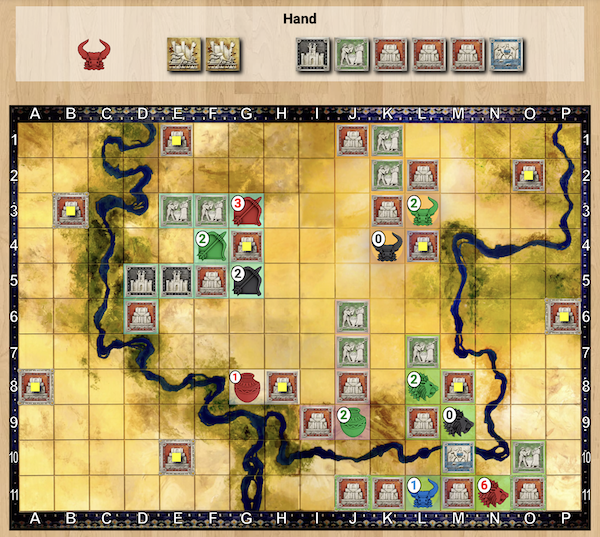The image size is (600, 537).
Task: Click the red archer leader on the board
Action: click(247, 211)
